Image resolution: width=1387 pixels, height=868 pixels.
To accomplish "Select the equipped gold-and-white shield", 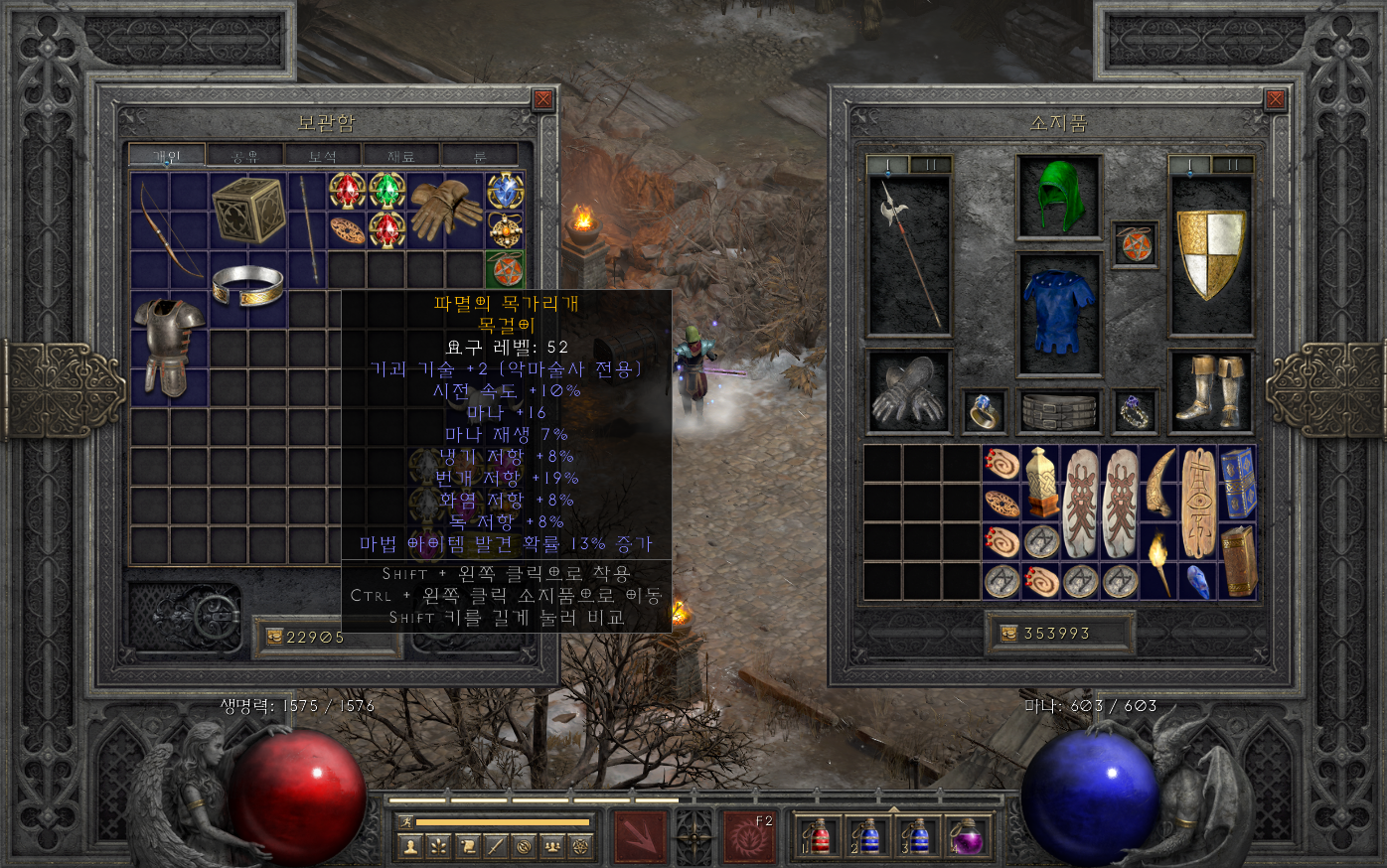I will click(x=1211, y=254).
